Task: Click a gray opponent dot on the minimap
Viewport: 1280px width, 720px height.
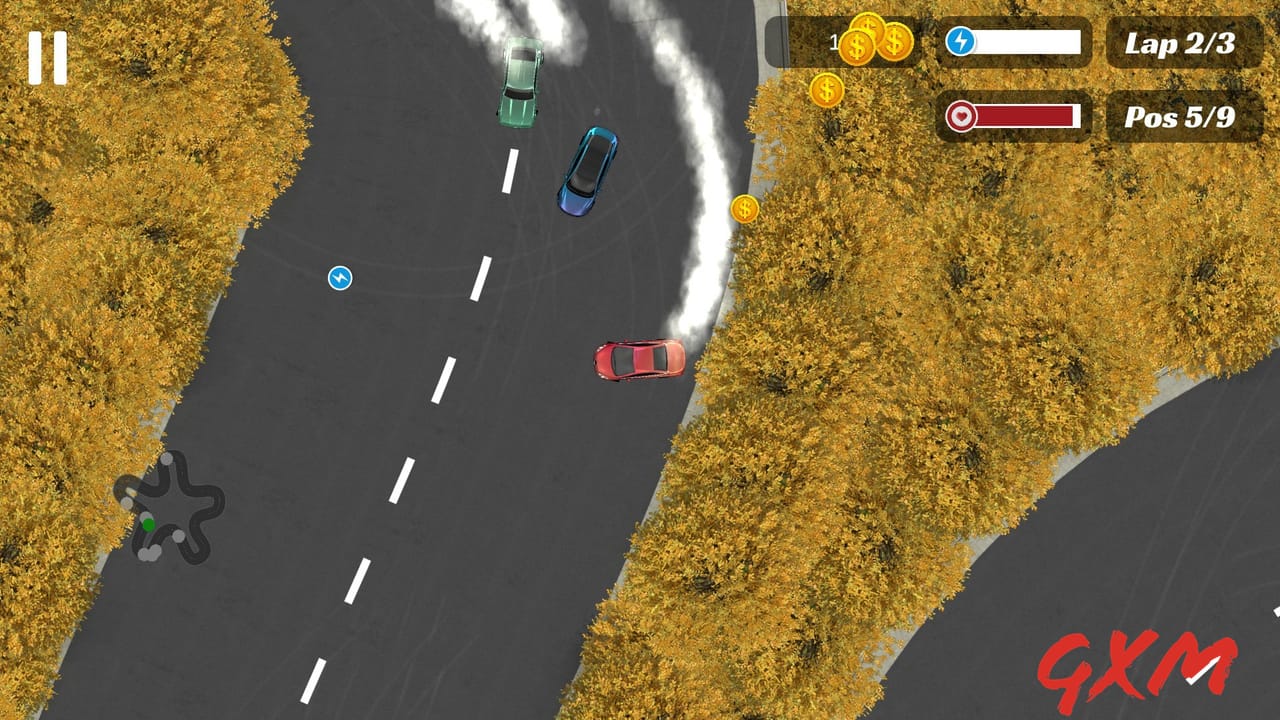Action: pyautogui.click(x=167, y=459)
